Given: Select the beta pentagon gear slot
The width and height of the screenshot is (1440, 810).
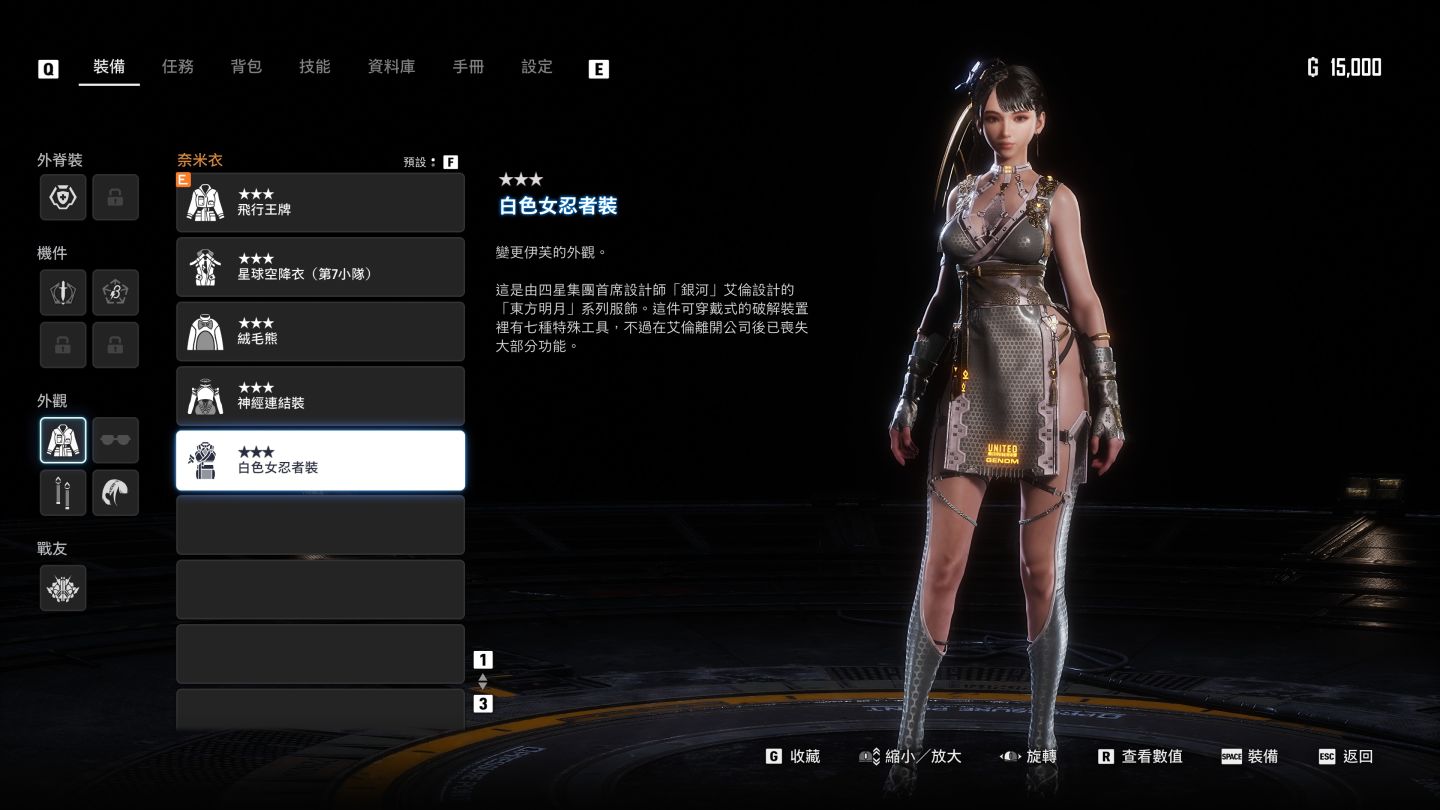Looking at the screenshot, I should coord(116,293).
